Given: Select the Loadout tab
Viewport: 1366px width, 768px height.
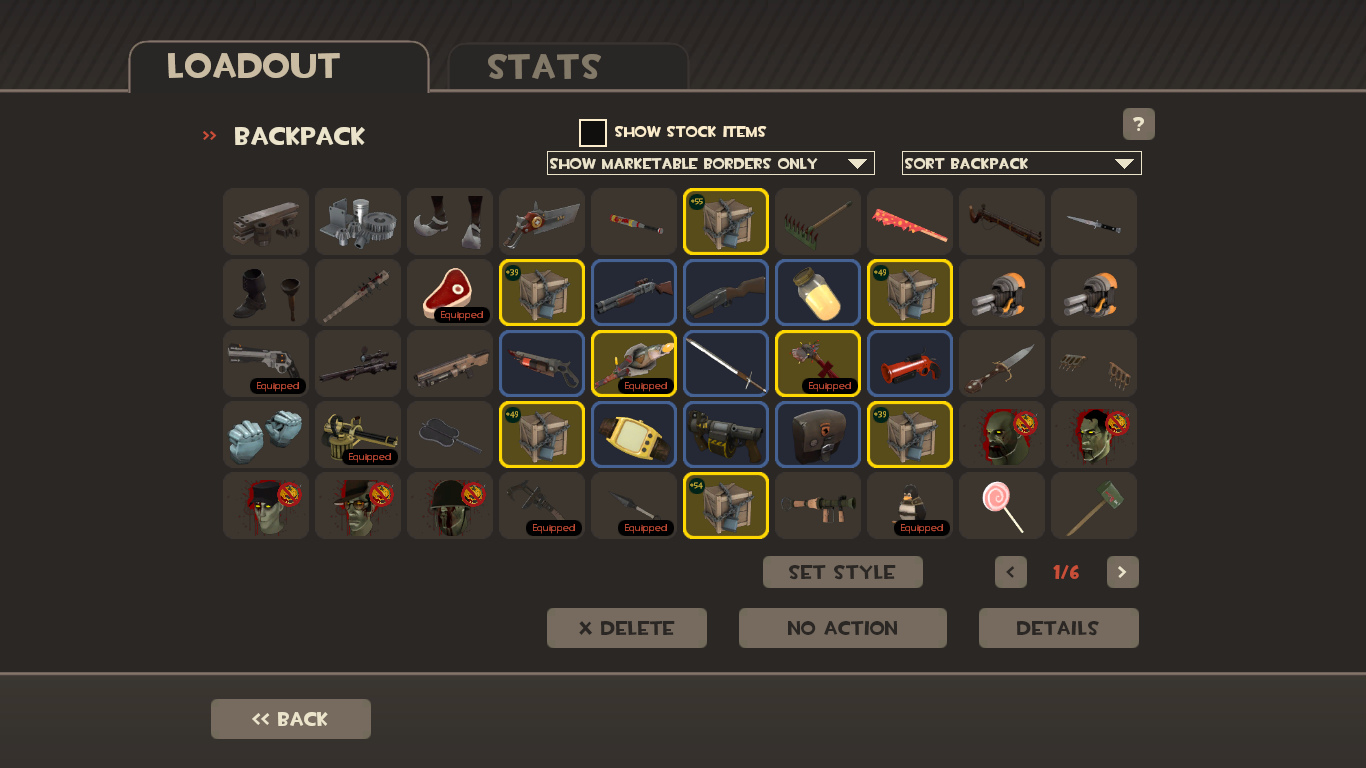Looking at the screenshot, I should 253,67.
